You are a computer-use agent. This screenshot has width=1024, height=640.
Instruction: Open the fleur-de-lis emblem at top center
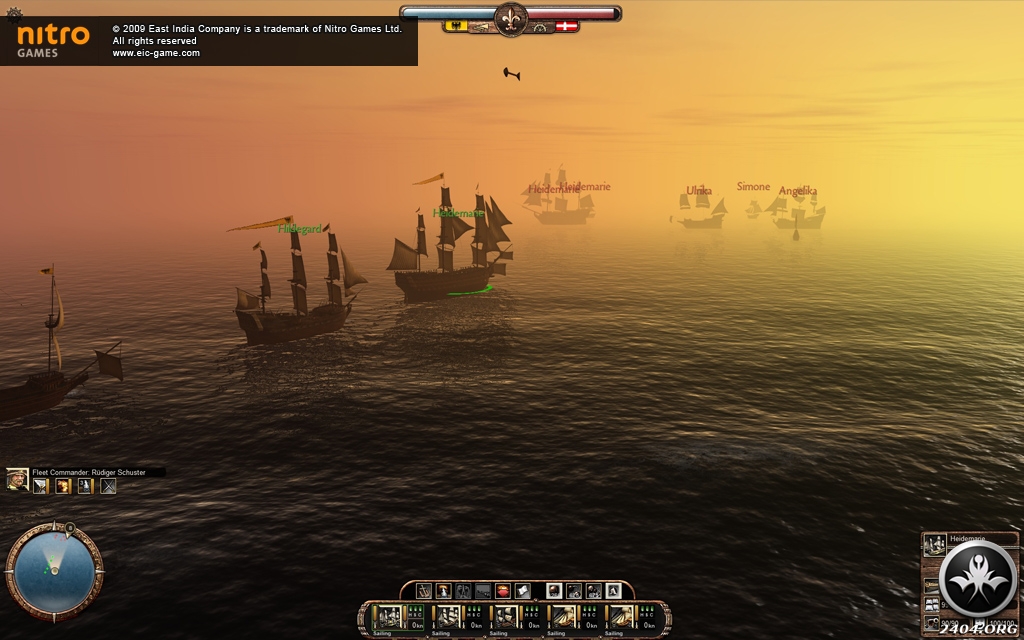[x=510, y=19]
